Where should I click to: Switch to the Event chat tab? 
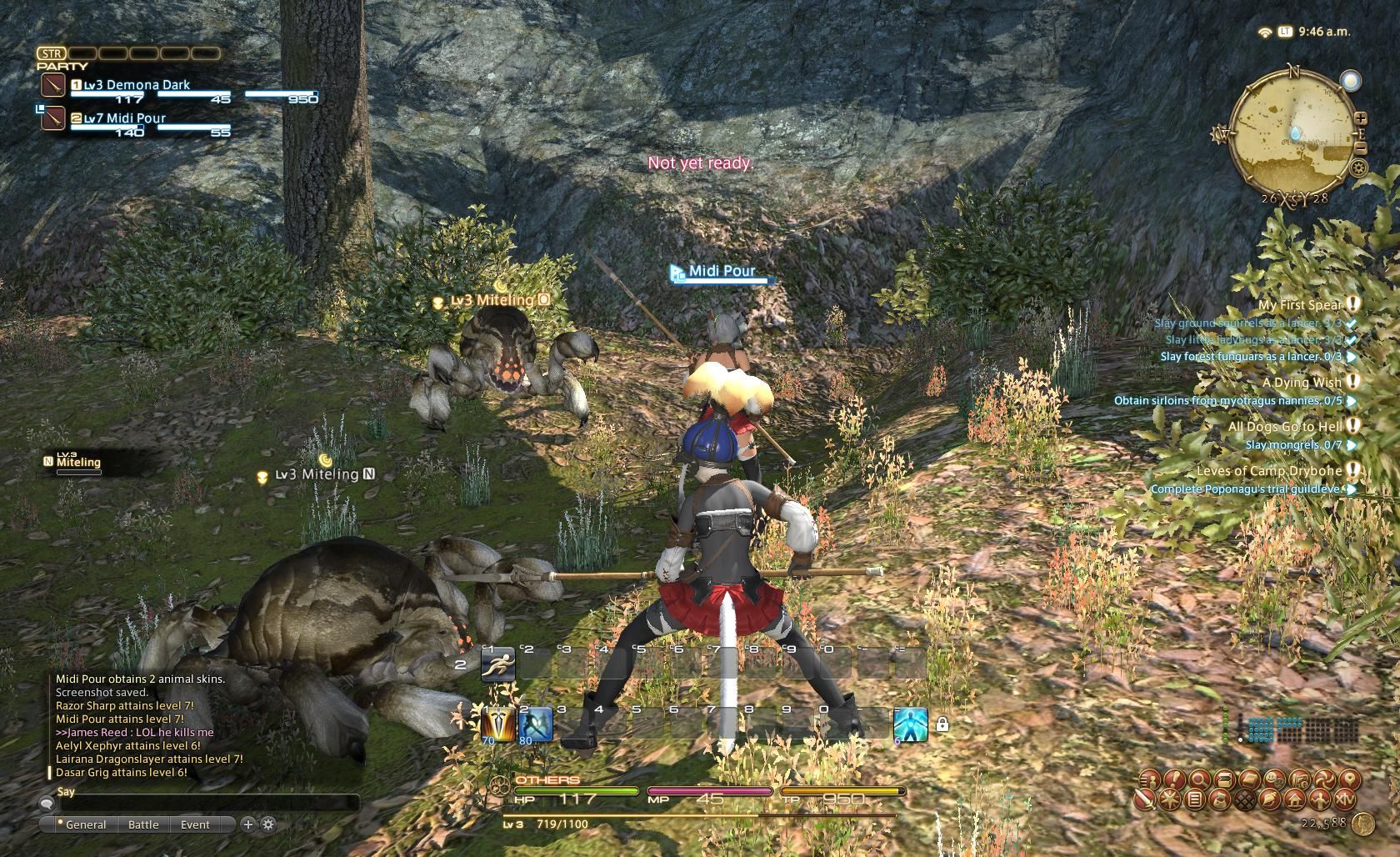195,824
